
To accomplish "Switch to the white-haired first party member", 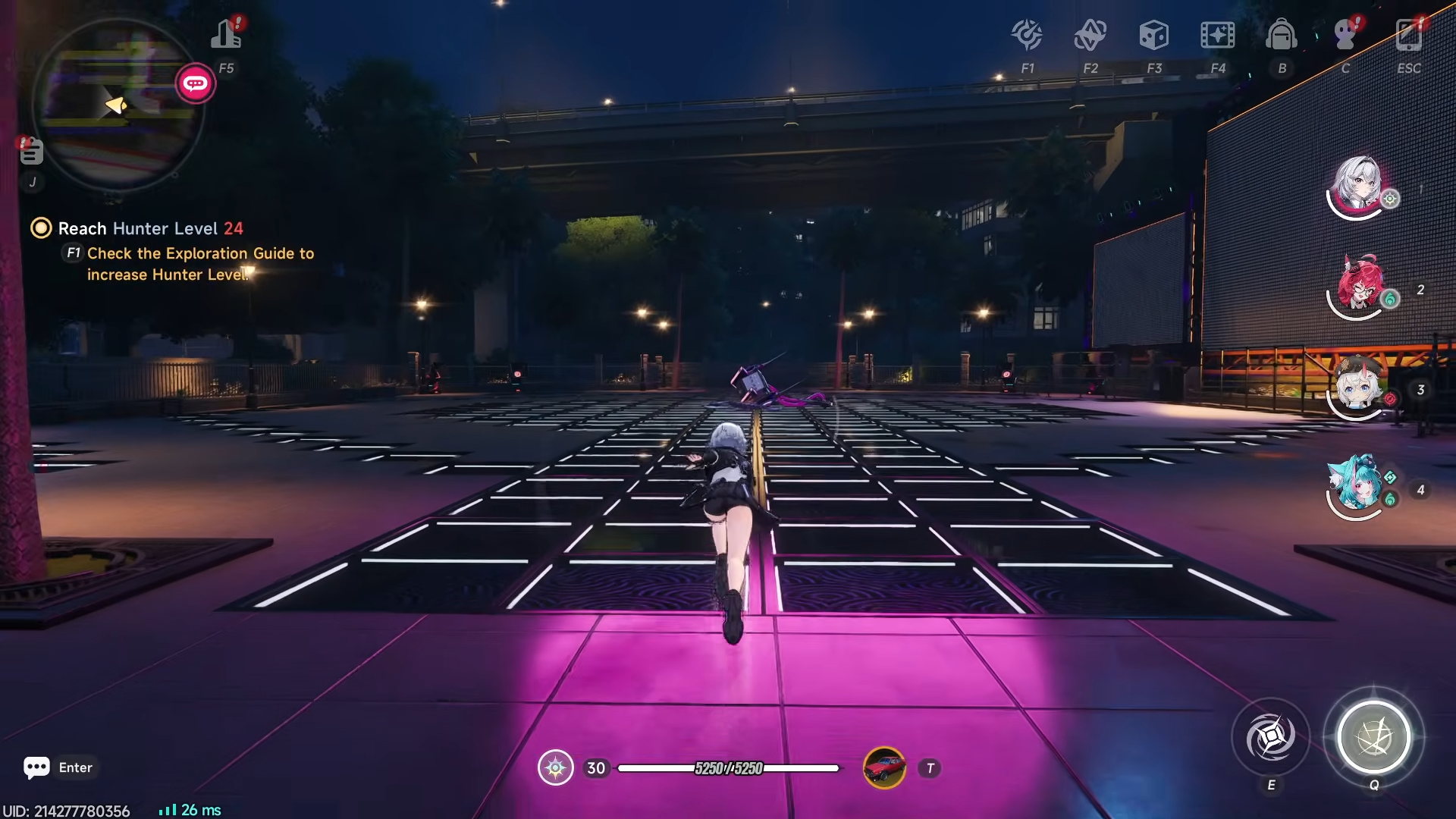I will (x=1357, y=186).
